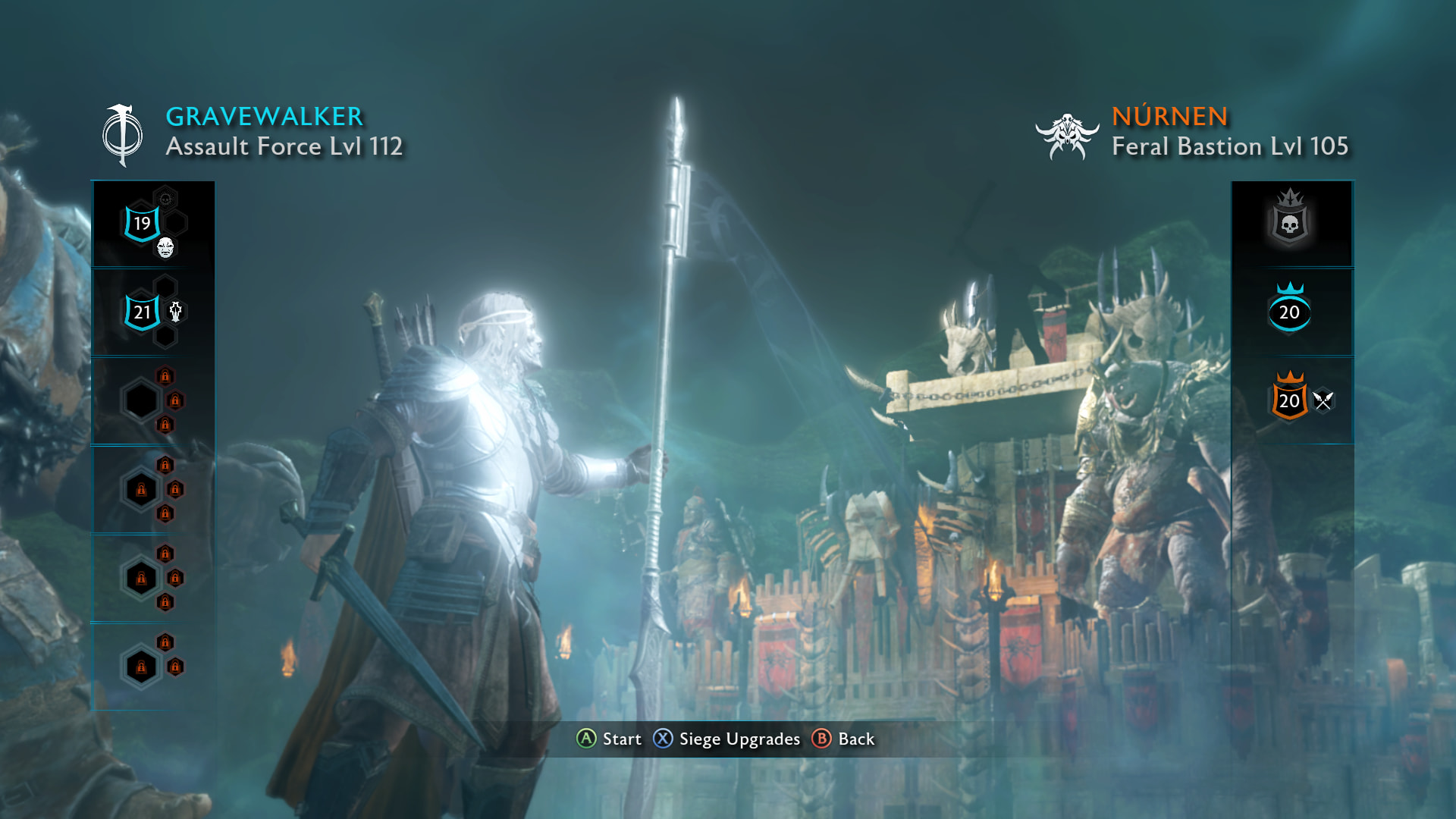Choose the empty black assault leader hexagon
The width and height of the screenshot is (1456, 819).
pos(141,400)
